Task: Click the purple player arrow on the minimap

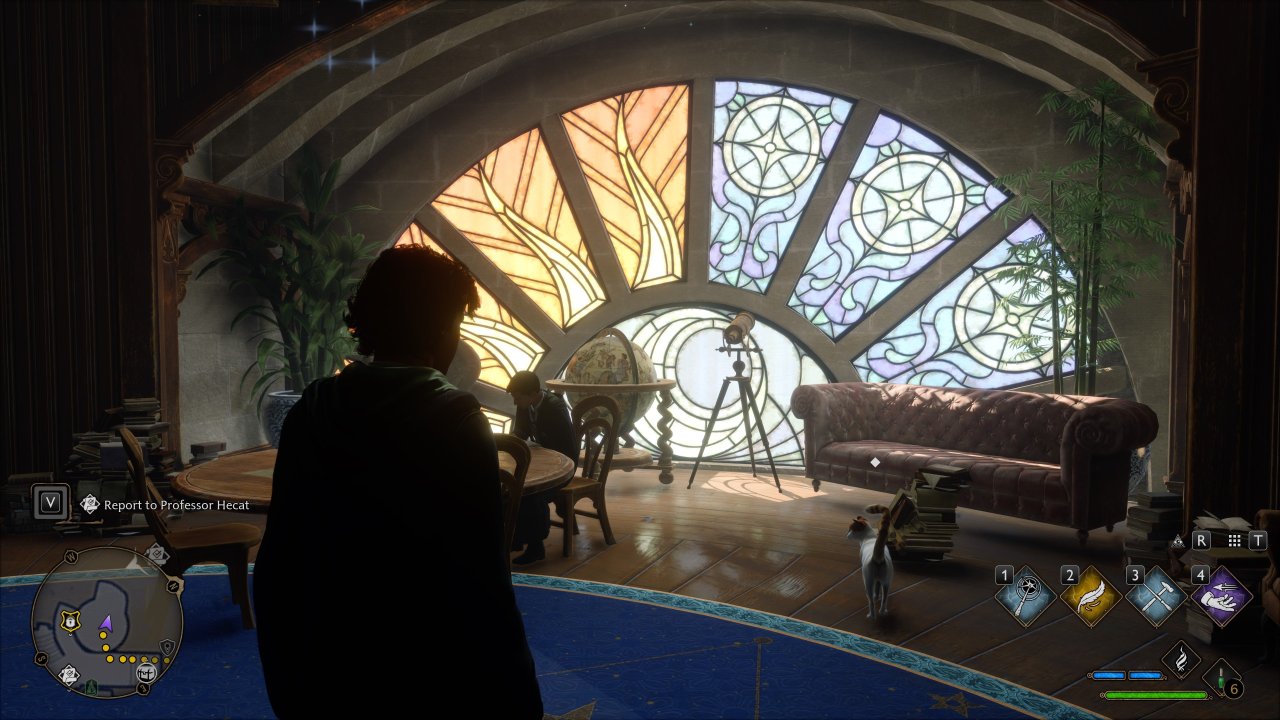Action: click(106, 625)
